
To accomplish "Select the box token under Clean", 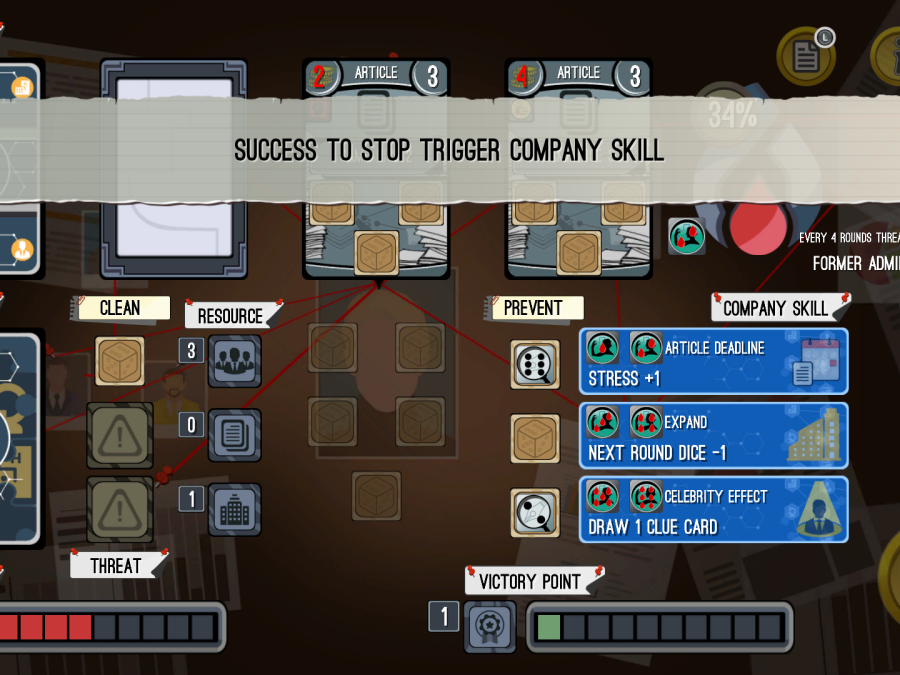I will pos(120,361).
